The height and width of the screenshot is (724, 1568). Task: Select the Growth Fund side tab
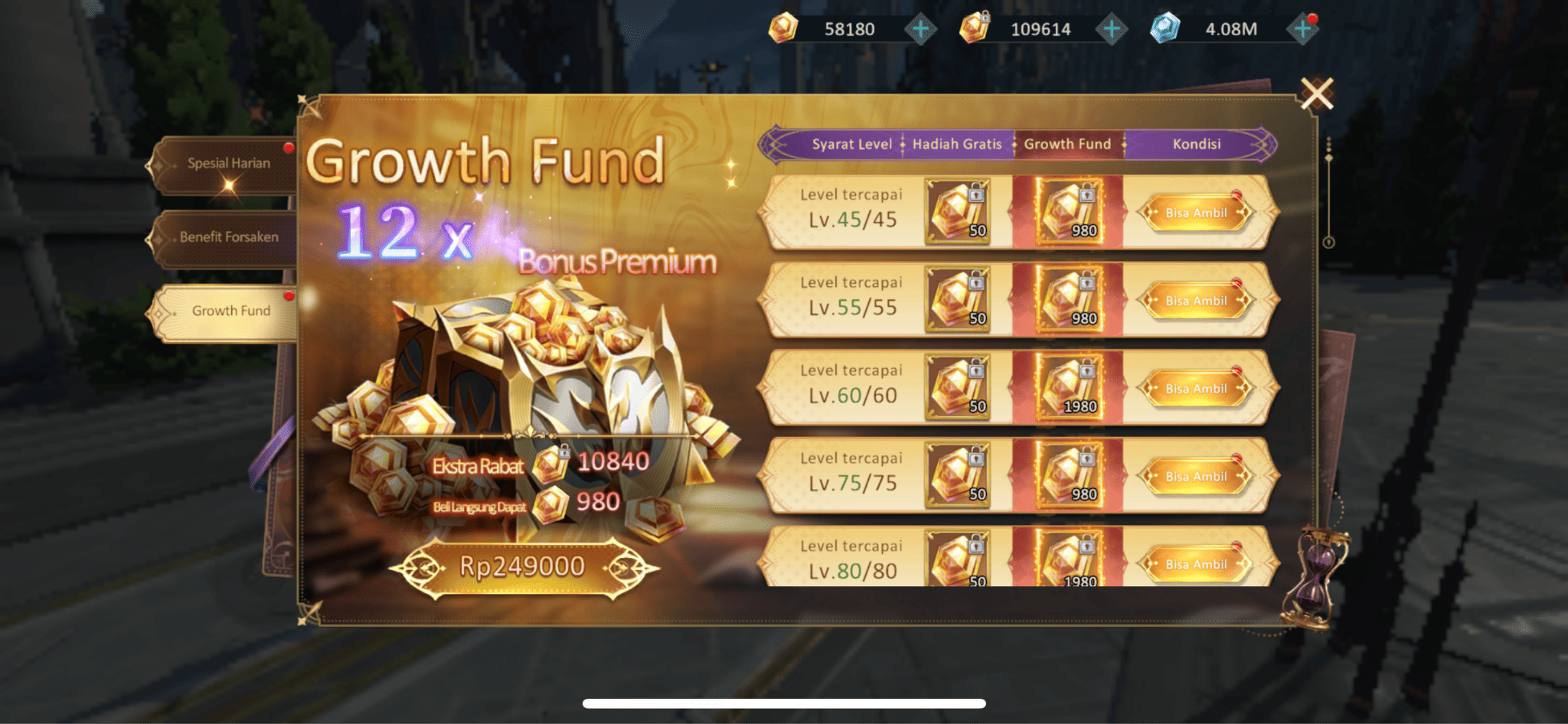click(x=230, y=311)
